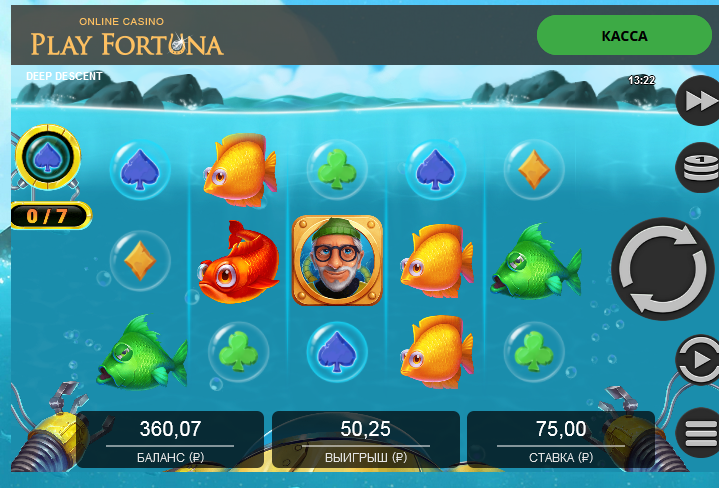This screenshot has width=719, height=488.
Task: Open the green Касса cashier button
Action: pos(624,36)
